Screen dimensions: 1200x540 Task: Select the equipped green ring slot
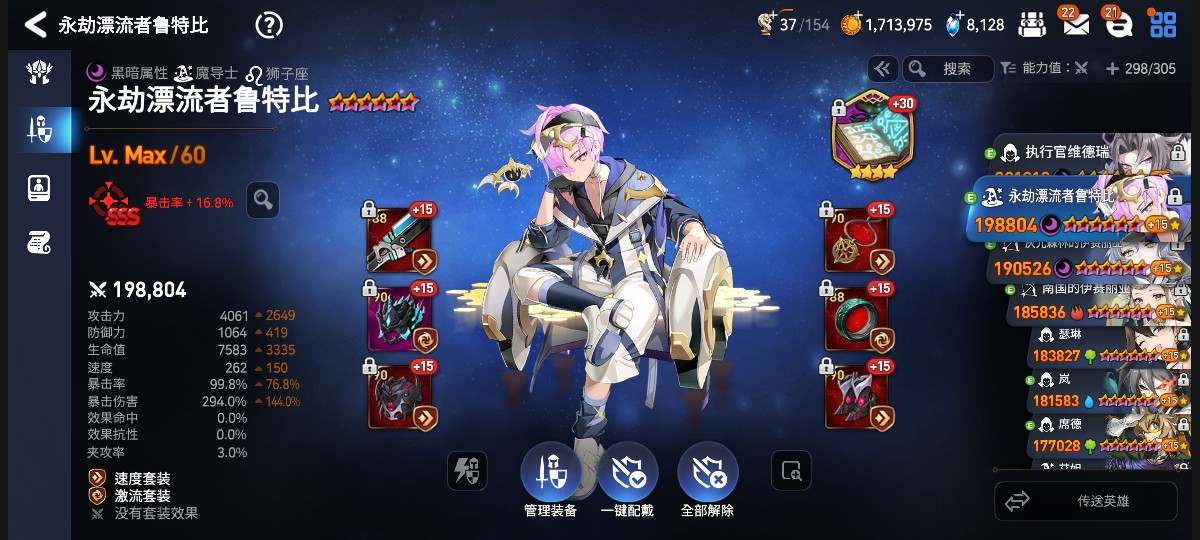[856, 316]
